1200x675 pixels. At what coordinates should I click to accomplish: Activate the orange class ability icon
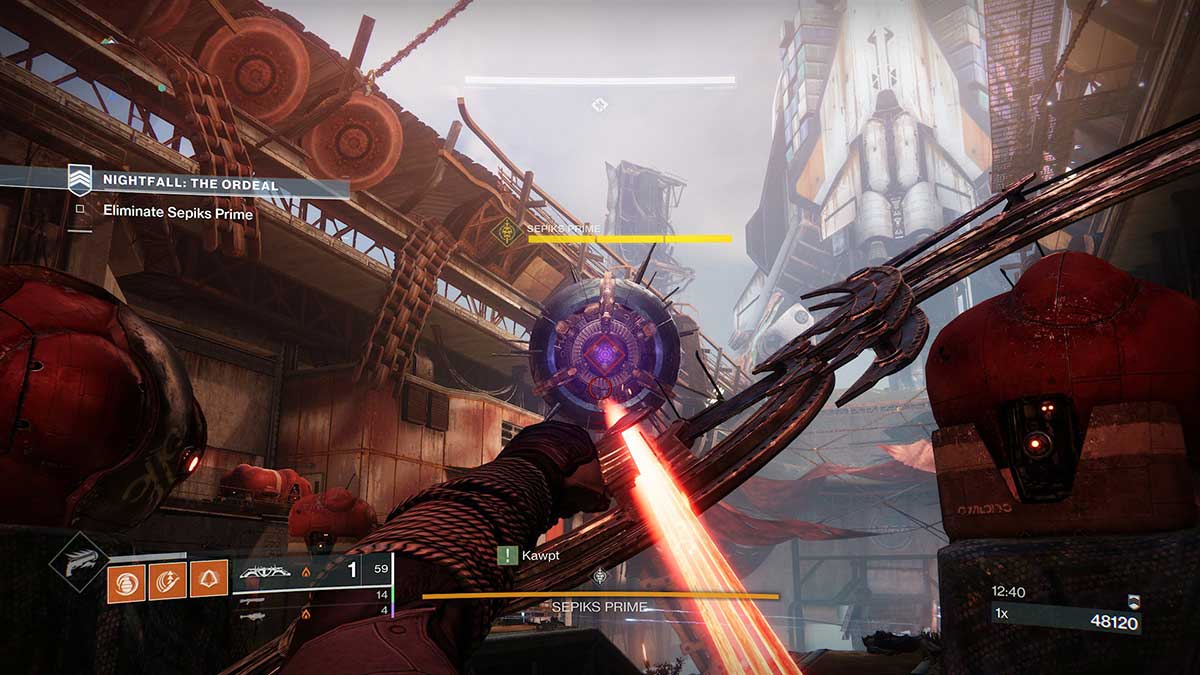click(x=209, y=581)
